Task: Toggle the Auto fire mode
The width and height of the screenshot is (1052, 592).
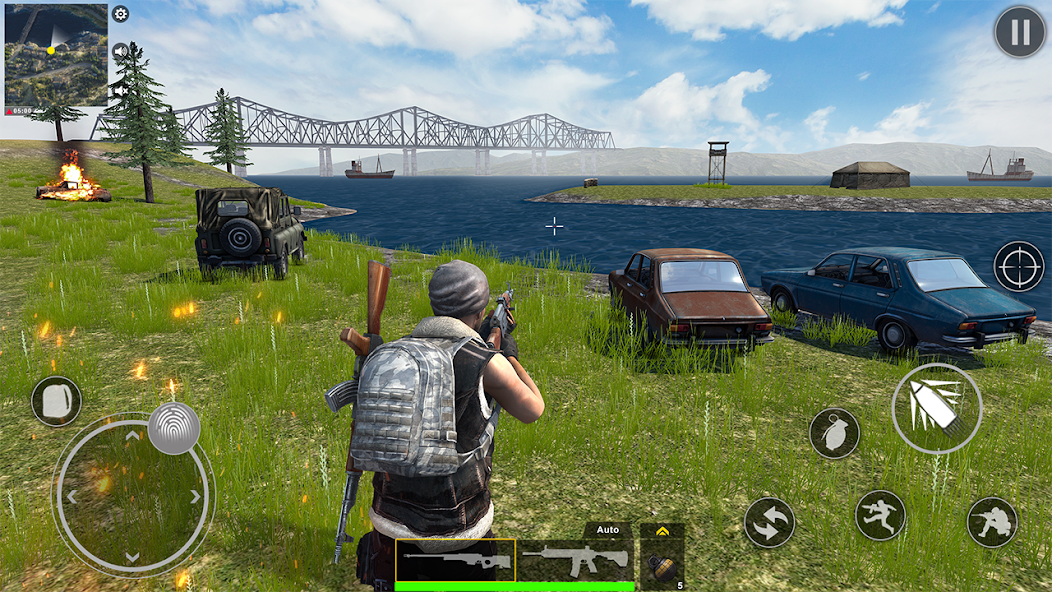Action: (x=608, y=529)
